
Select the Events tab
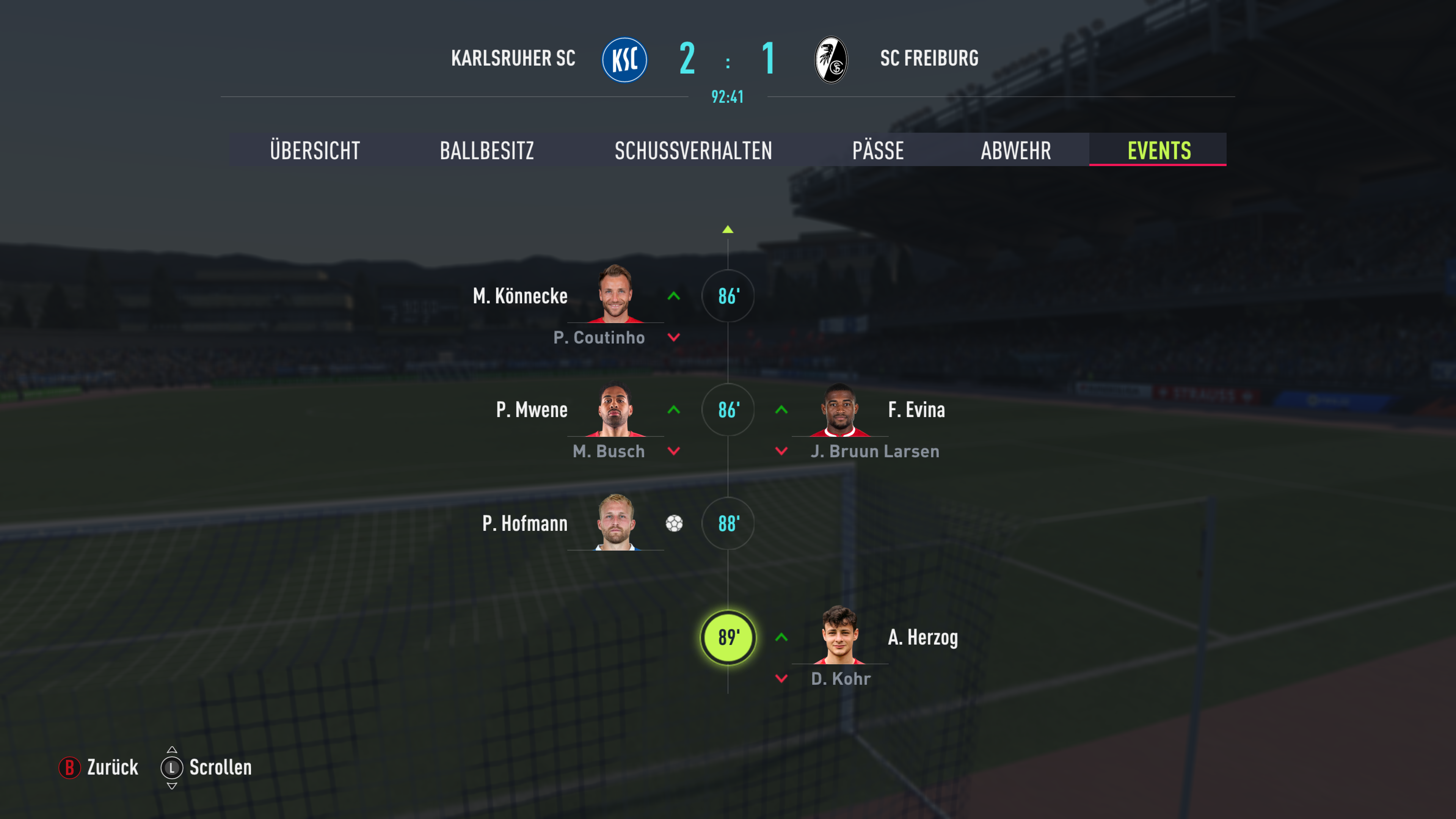pos(1159,151)
